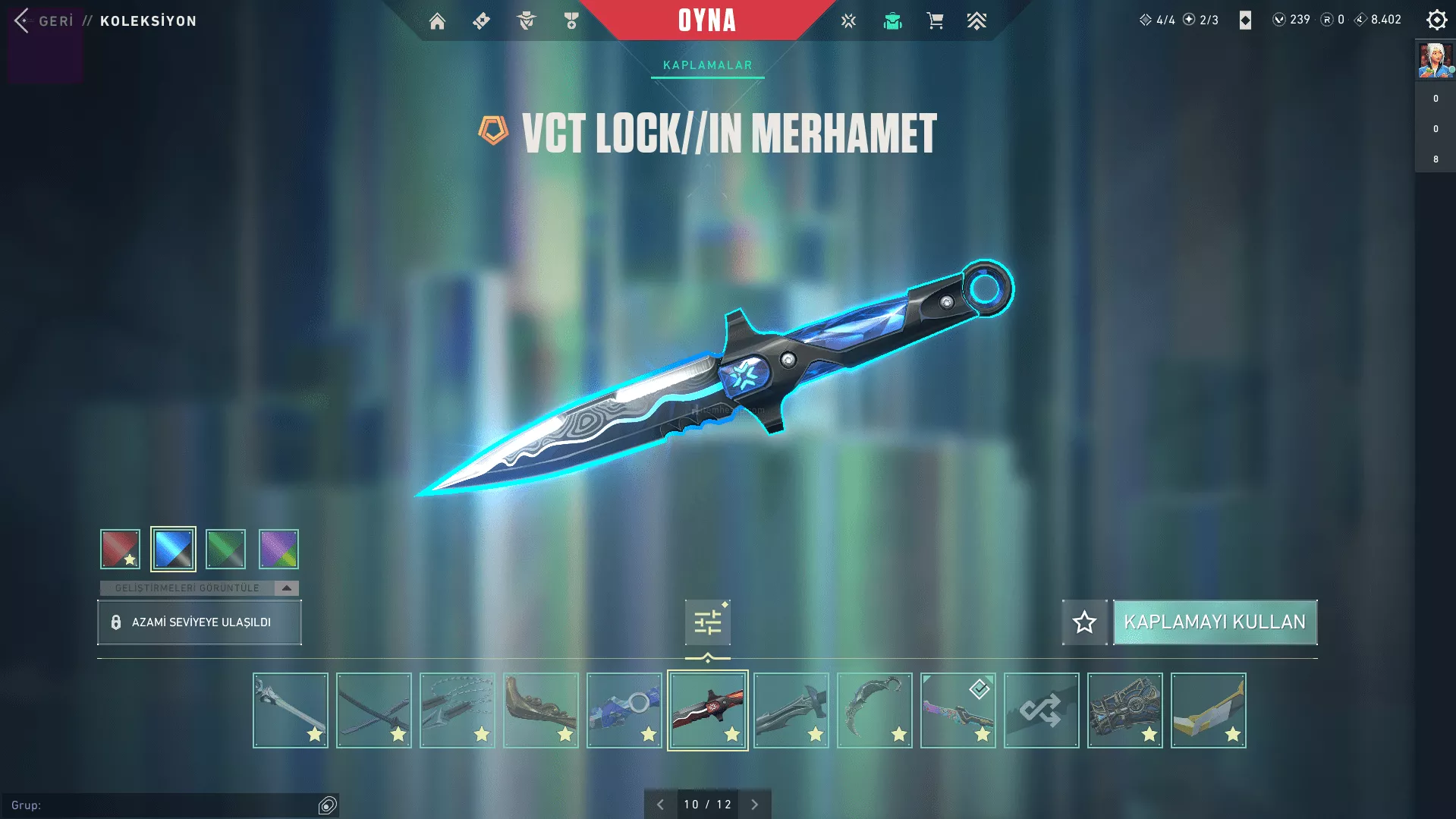
Task: Pick the green variant swatch
Action: [x=225, y=549]
